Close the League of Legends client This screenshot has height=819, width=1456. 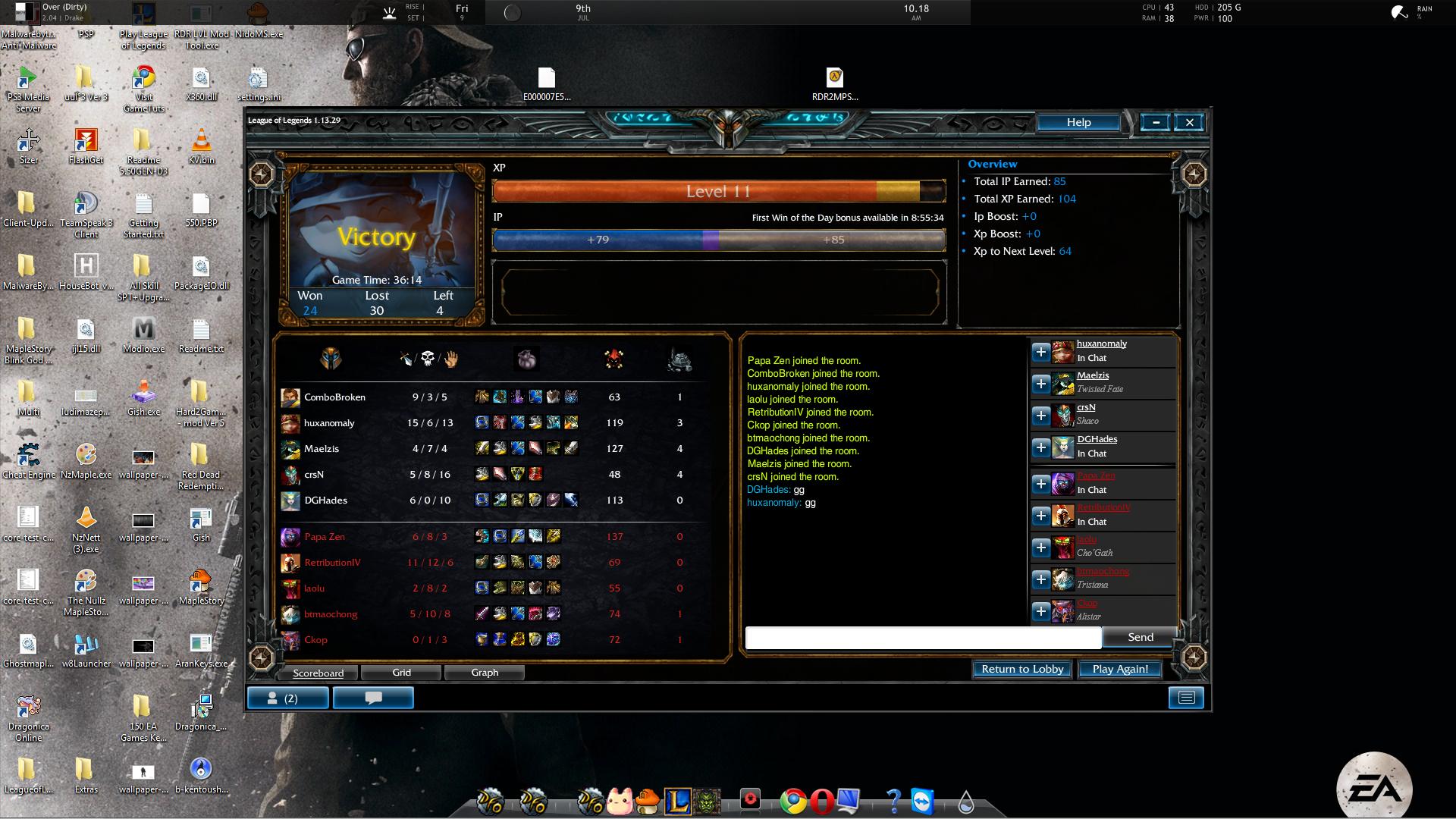[x=1189, y=122]
